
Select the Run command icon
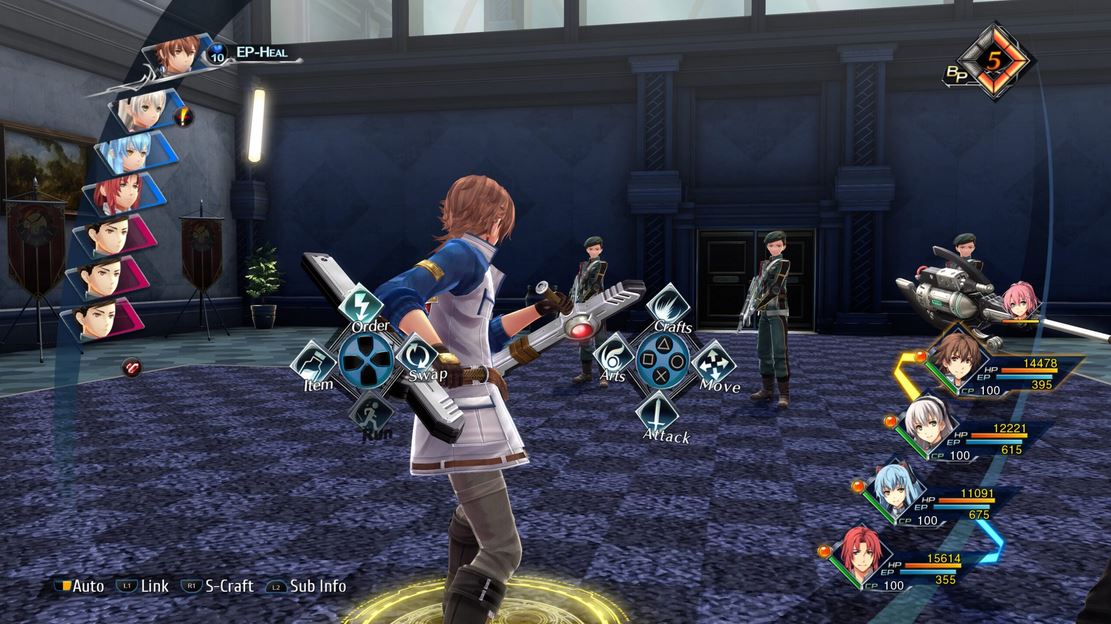click(369, 410)
